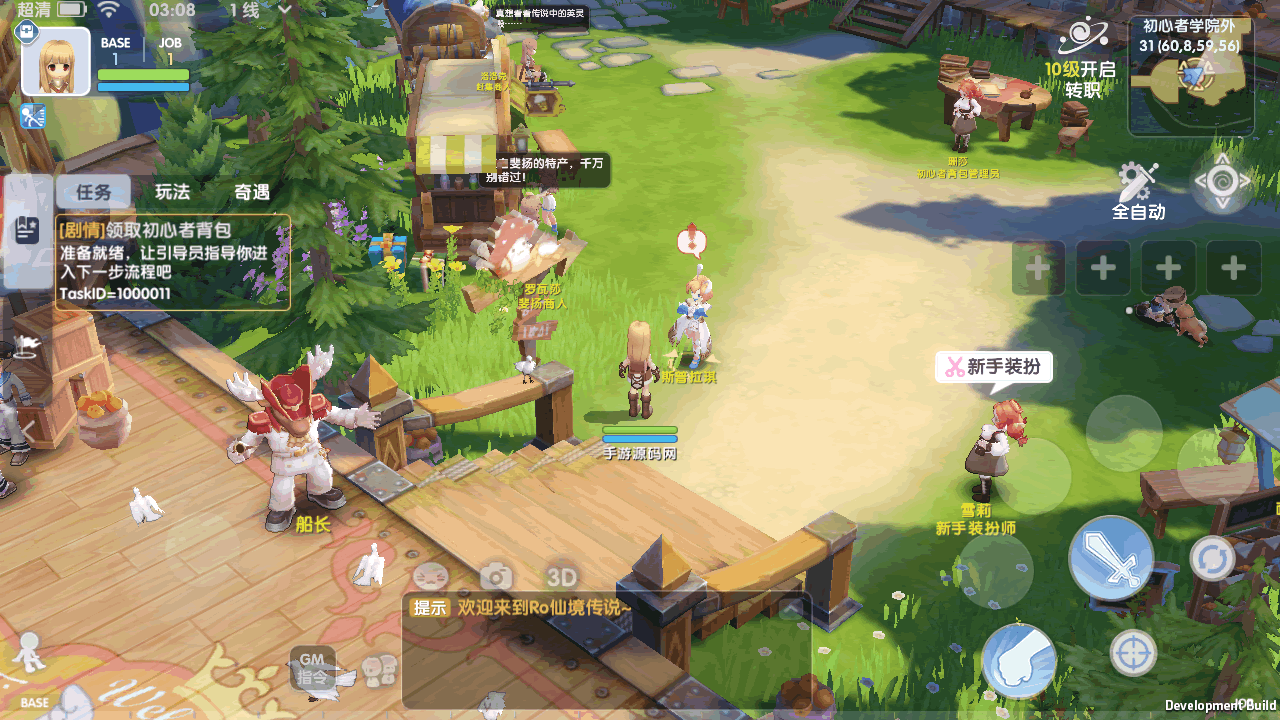Image resolution: width=1280 pixels, height=720 pixels.
Task: Open the blonde character portrait
Action: pos(56,62)
